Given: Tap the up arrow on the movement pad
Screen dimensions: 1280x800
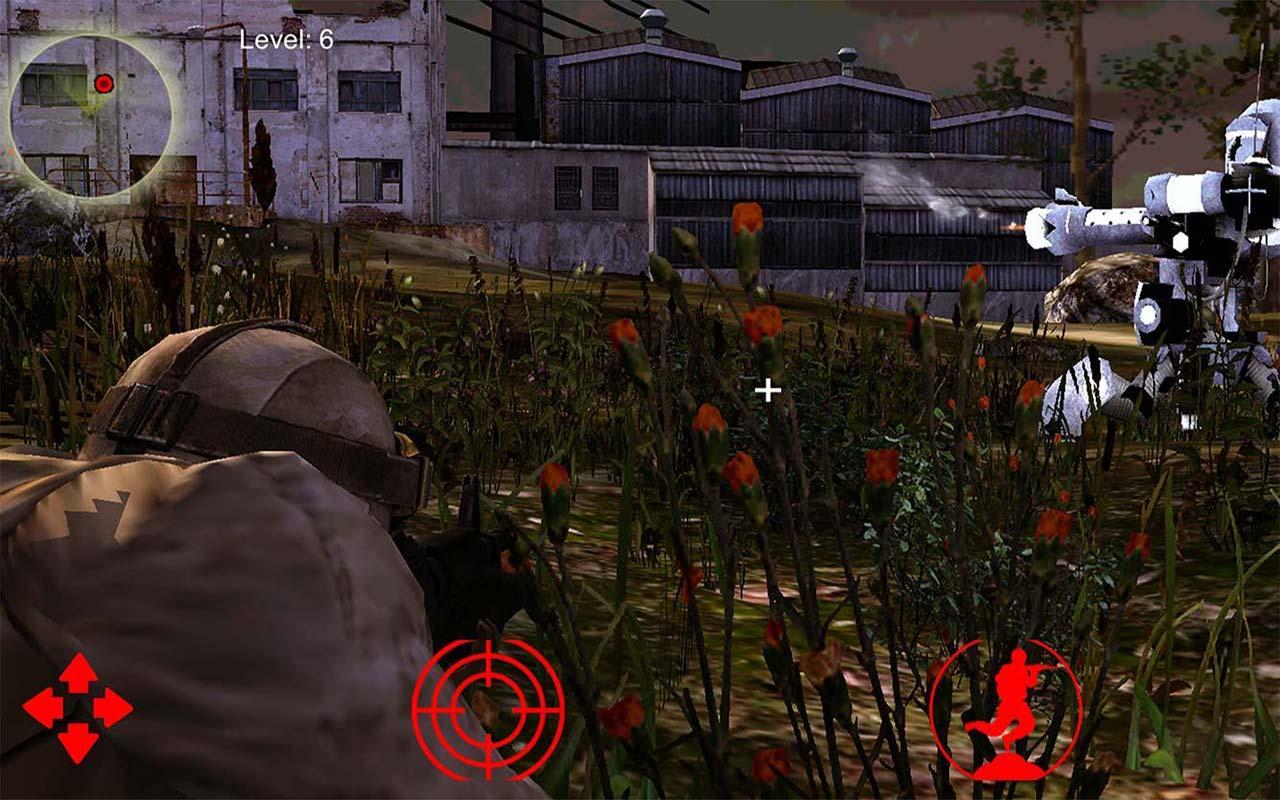Looking at the screenshot, I should pos(78,672).
